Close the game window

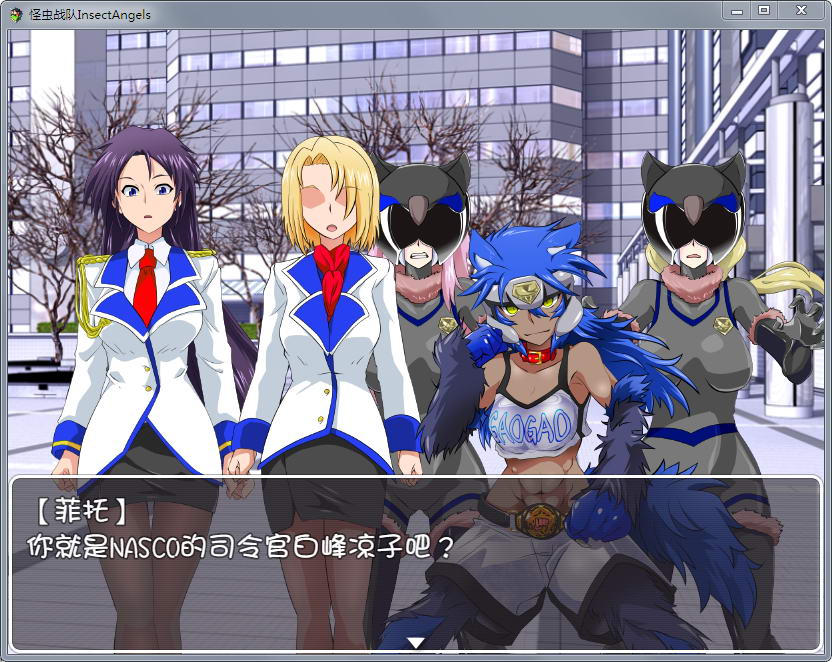coord(801,10)
